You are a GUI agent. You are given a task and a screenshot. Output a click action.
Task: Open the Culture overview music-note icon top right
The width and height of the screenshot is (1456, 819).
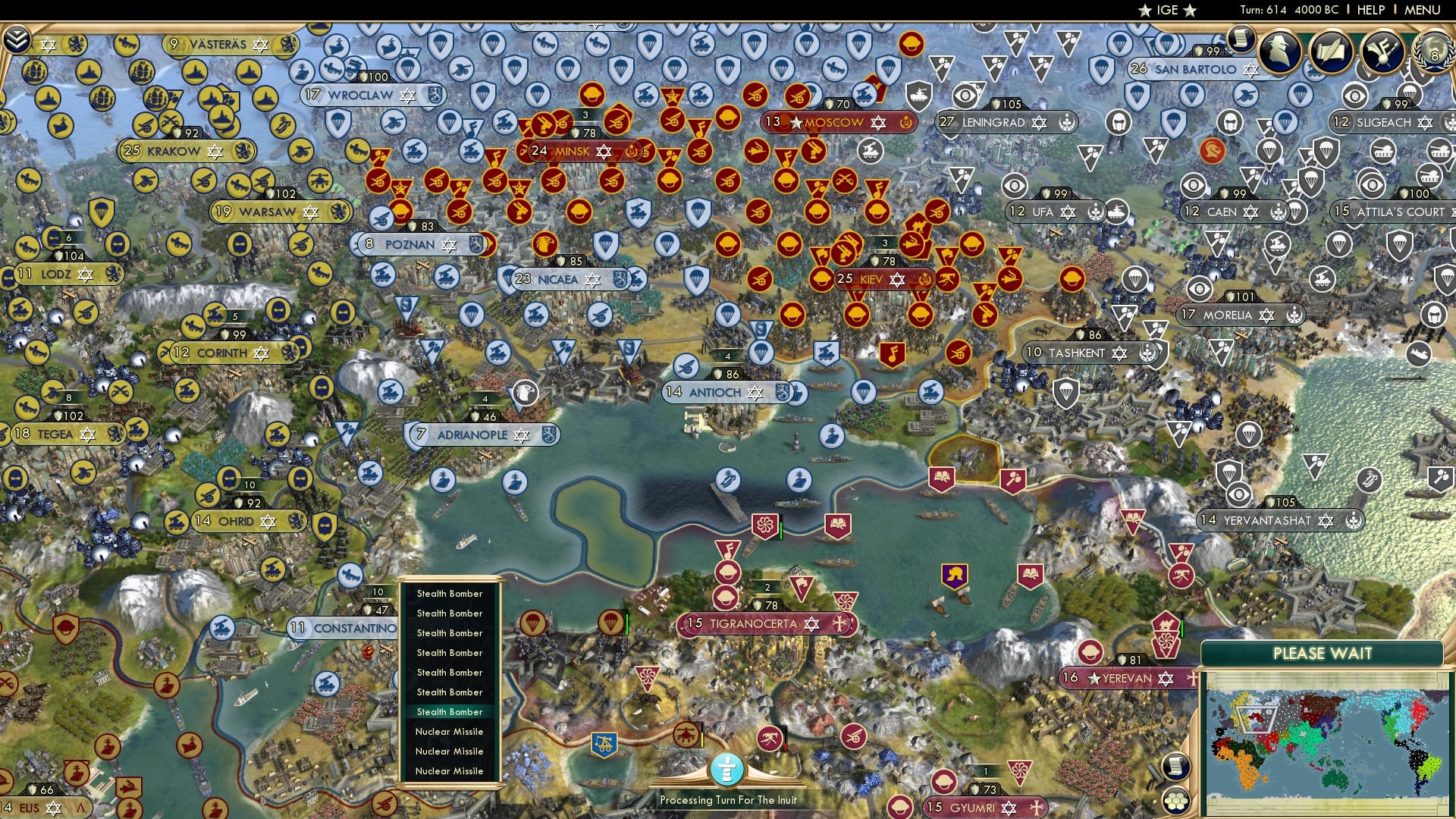[x=1383, y=50]
